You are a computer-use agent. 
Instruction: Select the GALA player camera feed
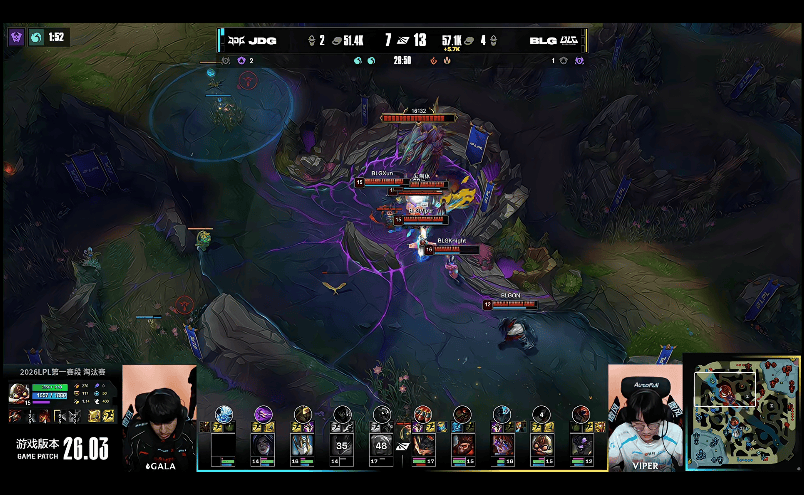tap(159, 417)
